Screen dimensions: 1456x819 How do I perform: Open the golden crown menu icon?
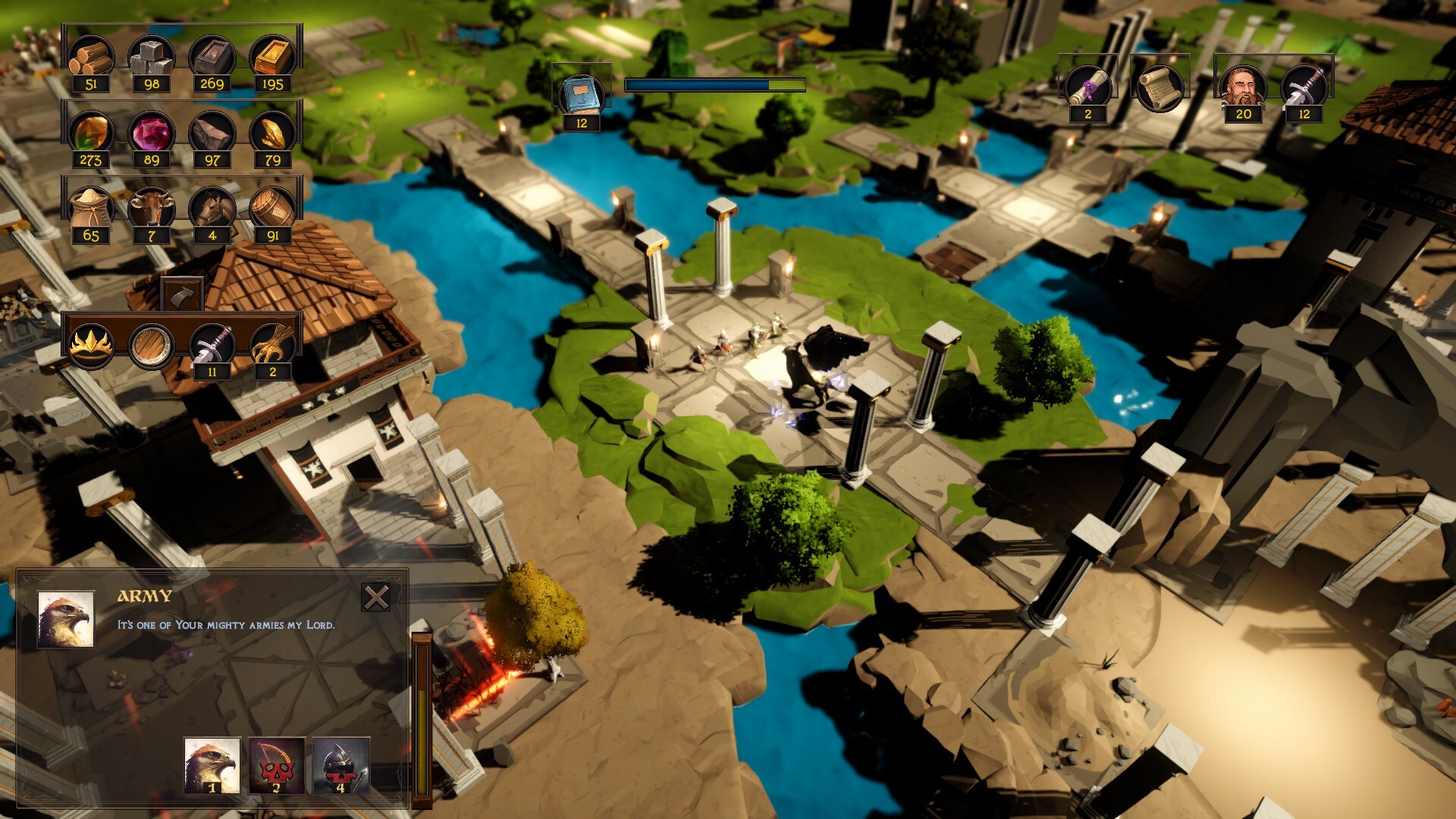click(91, 345)
